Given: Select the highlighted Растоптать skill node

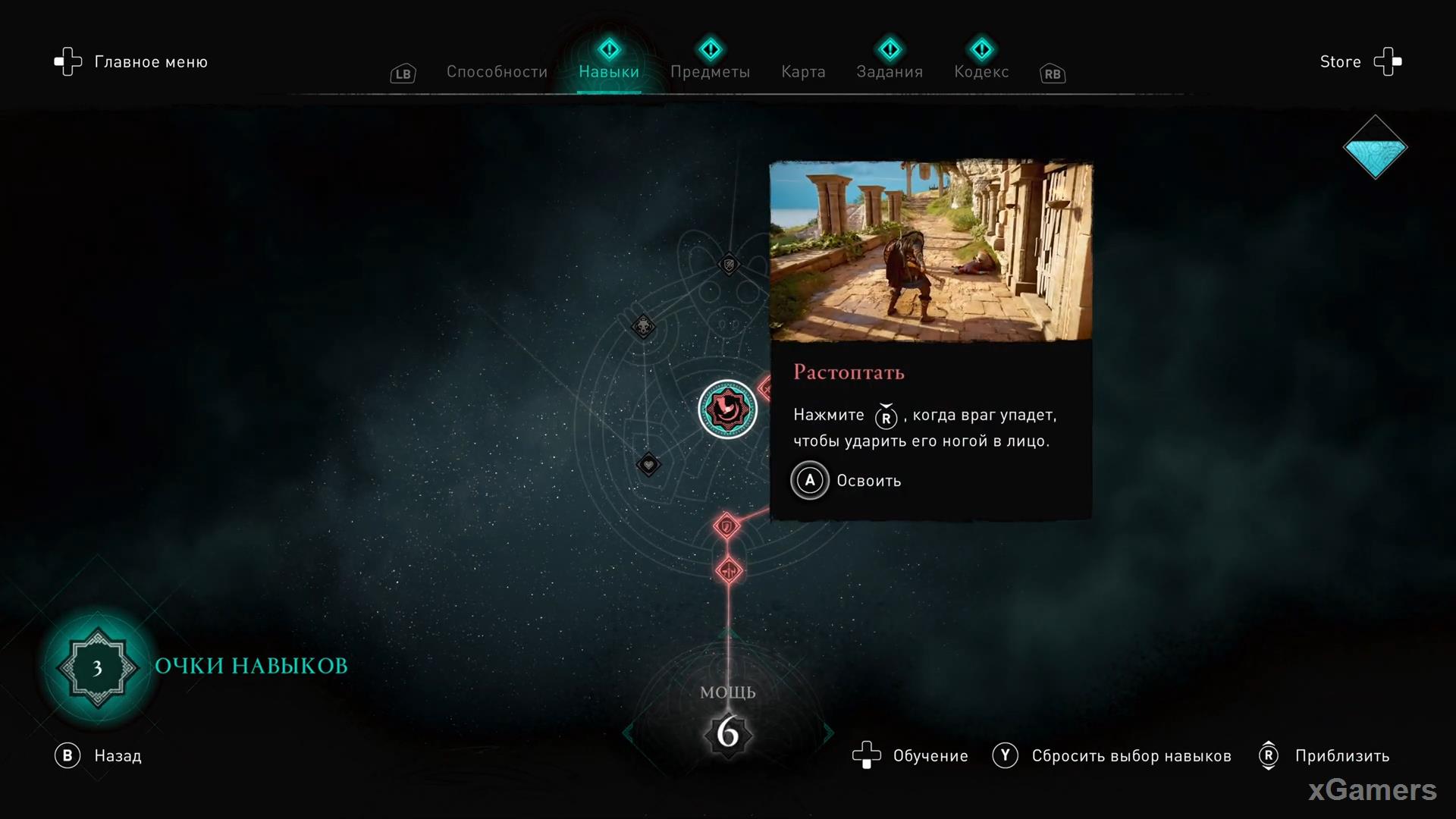Looking at the screenshot, I should (x=727, y=409).
